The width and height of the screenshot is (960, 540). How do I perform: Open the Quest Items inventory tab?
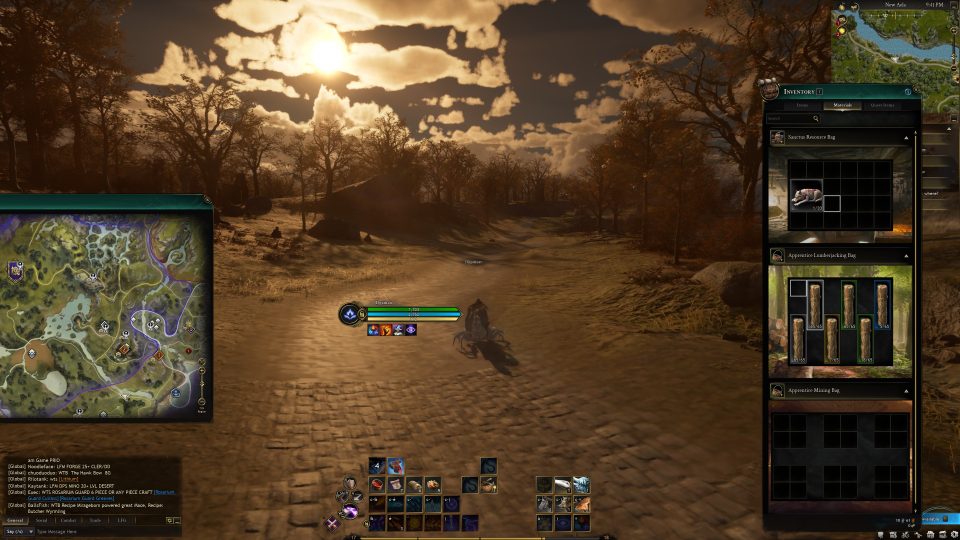[x=882, y=104]
